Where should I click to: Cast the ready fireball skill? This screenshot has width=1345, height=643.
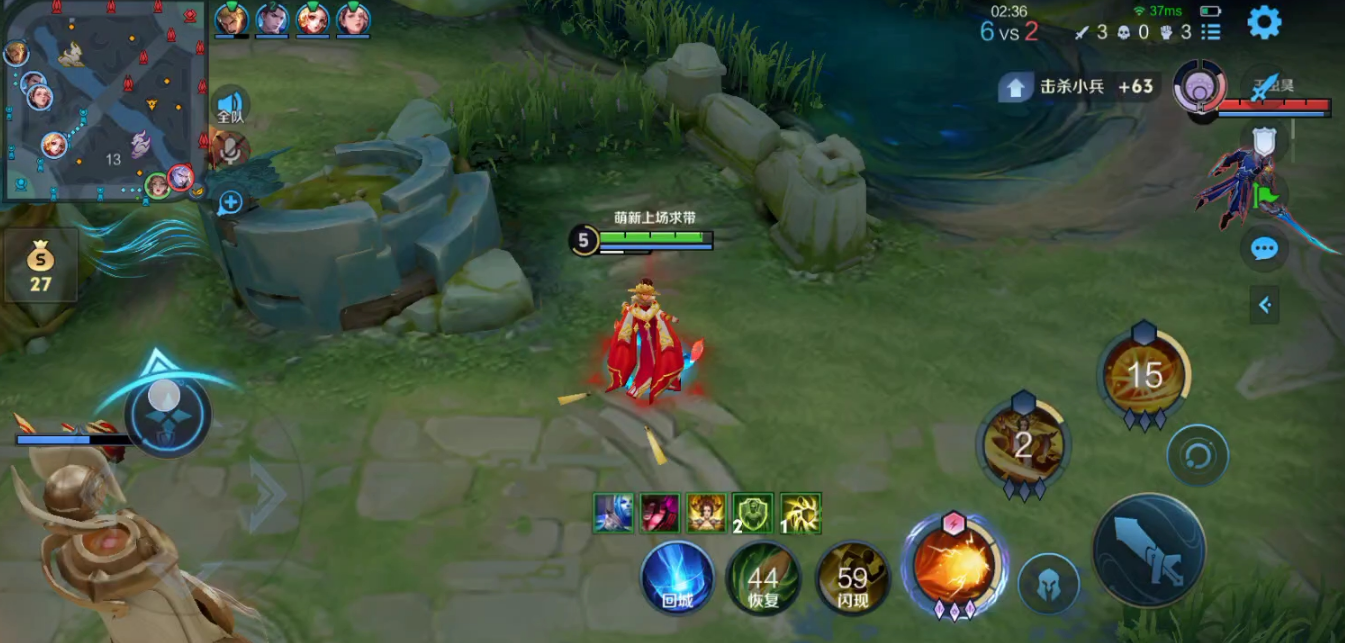pos(953,565)
